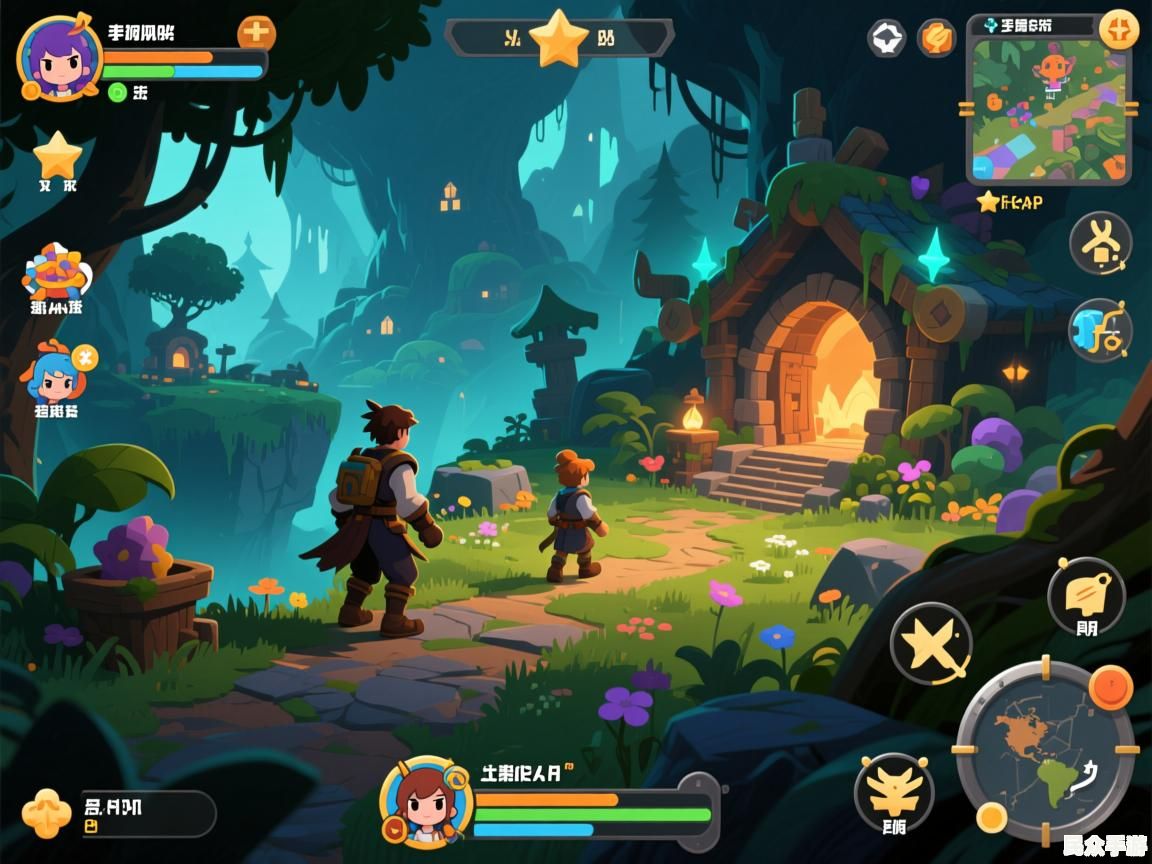Open the golden clover icon

47,812
